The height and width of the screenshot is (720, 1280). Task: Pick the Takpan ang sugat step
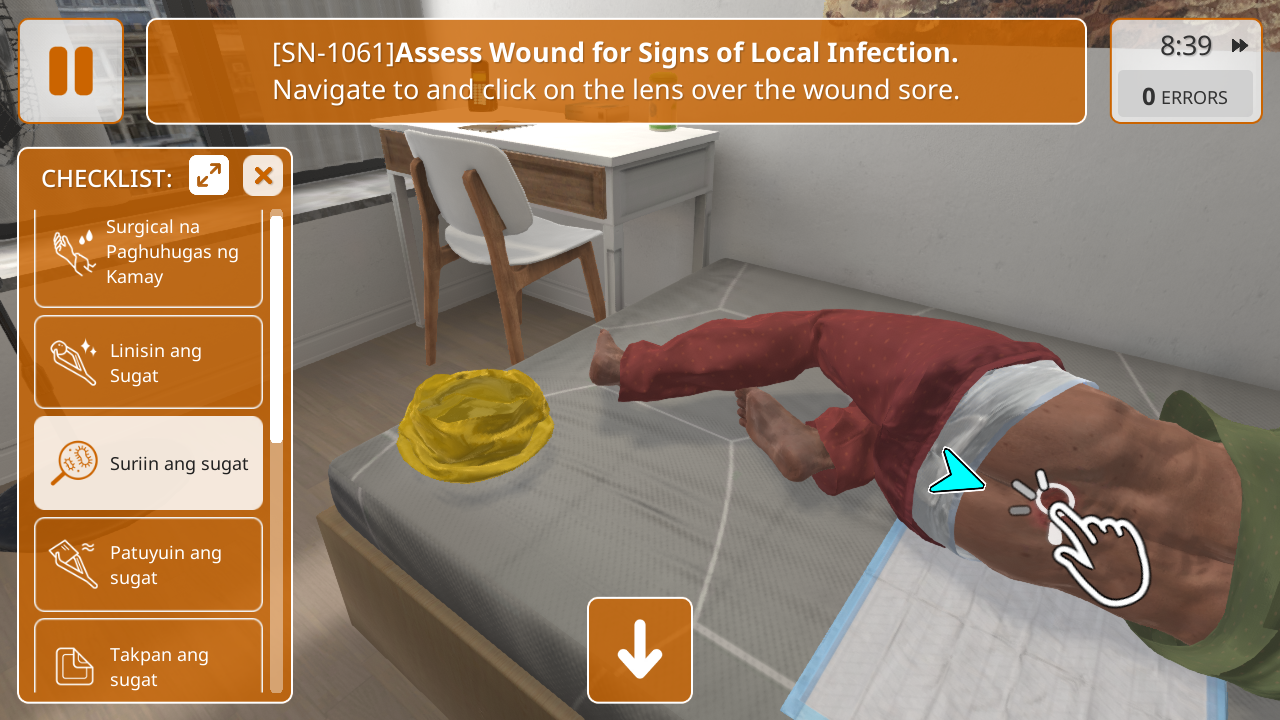148,660
